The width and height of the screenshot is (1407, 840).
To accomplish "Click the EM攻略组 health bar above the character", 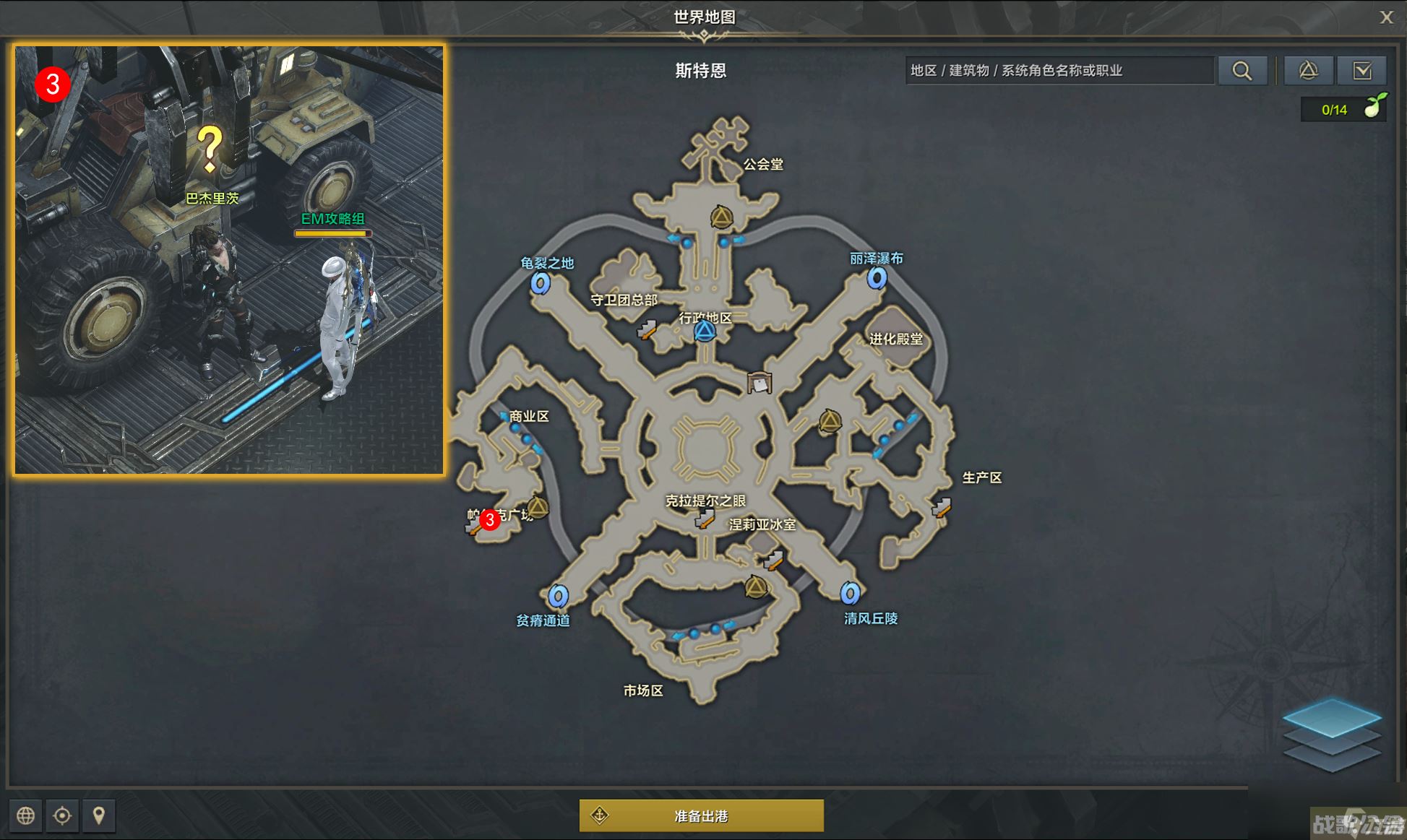I will (x=332, y=233).
